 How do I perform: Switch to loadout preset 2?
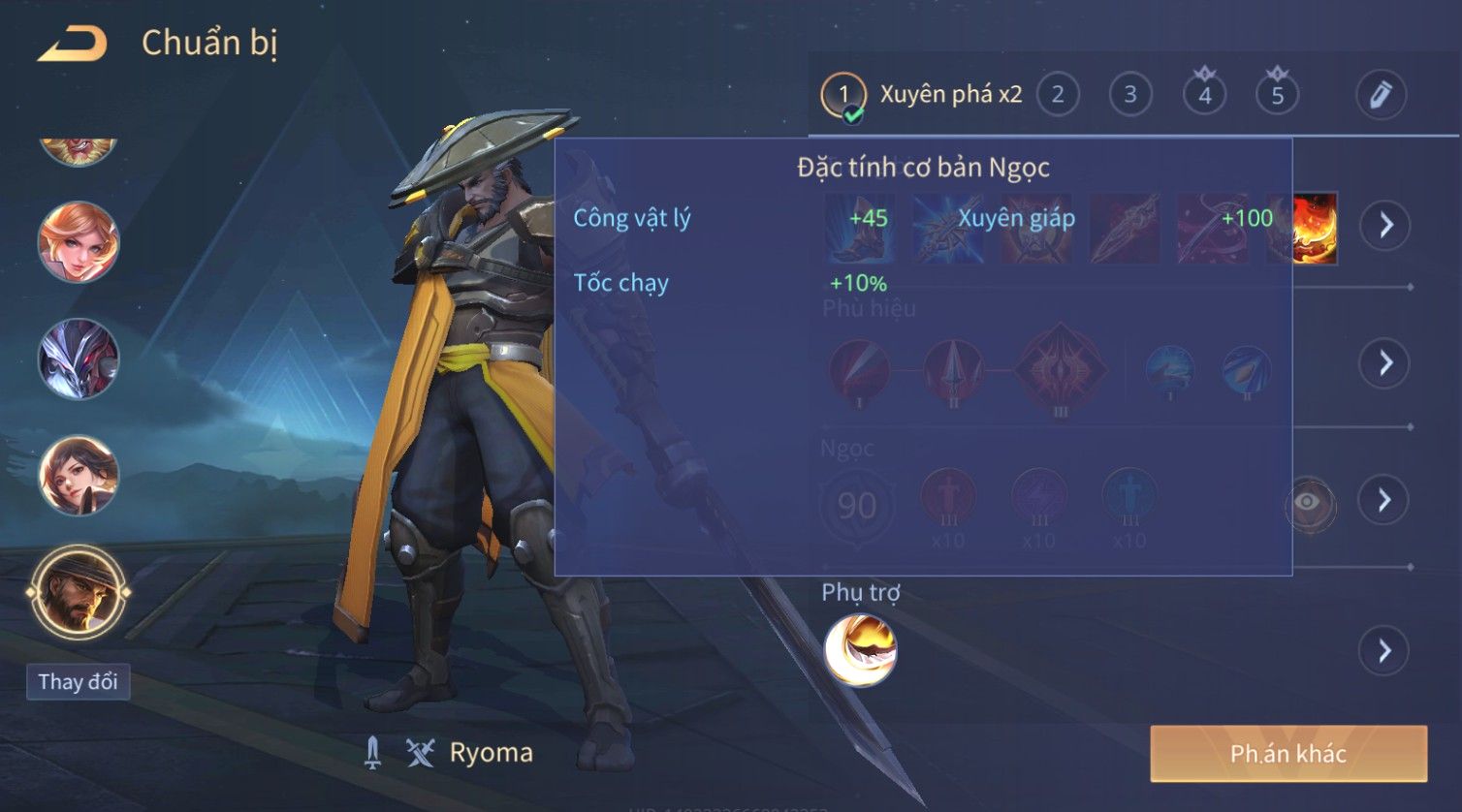pyautogui.click(x=1058, y=95)
